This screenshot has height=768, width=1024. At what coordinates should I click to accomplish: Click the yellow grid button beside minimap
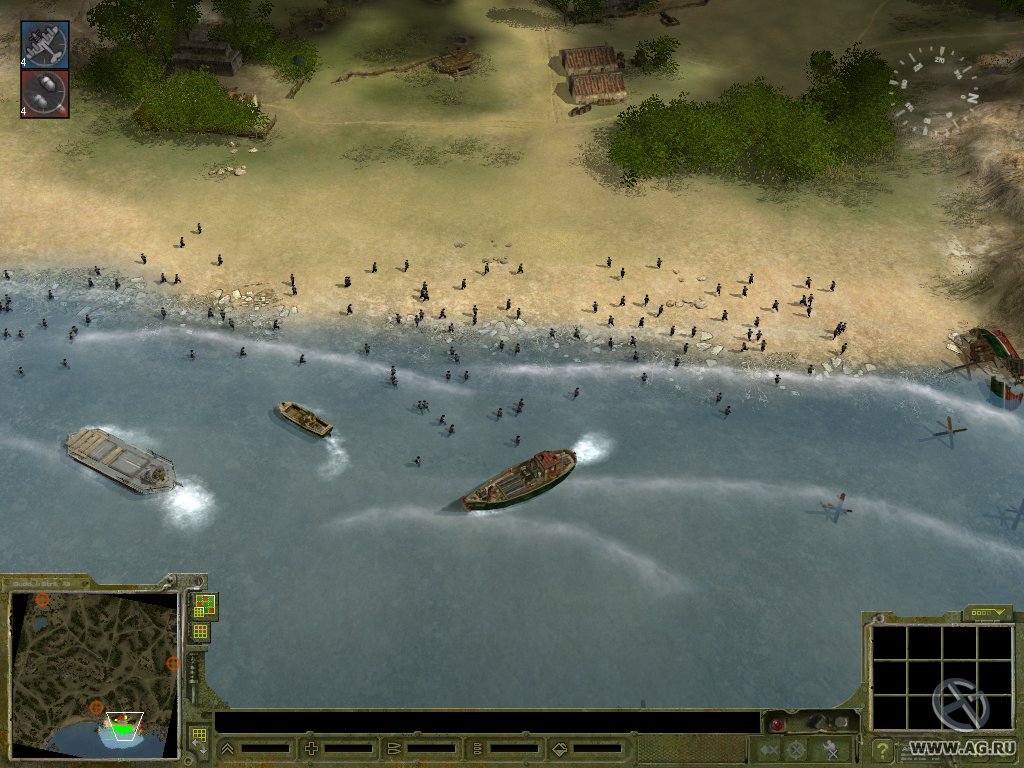point(200,632)
